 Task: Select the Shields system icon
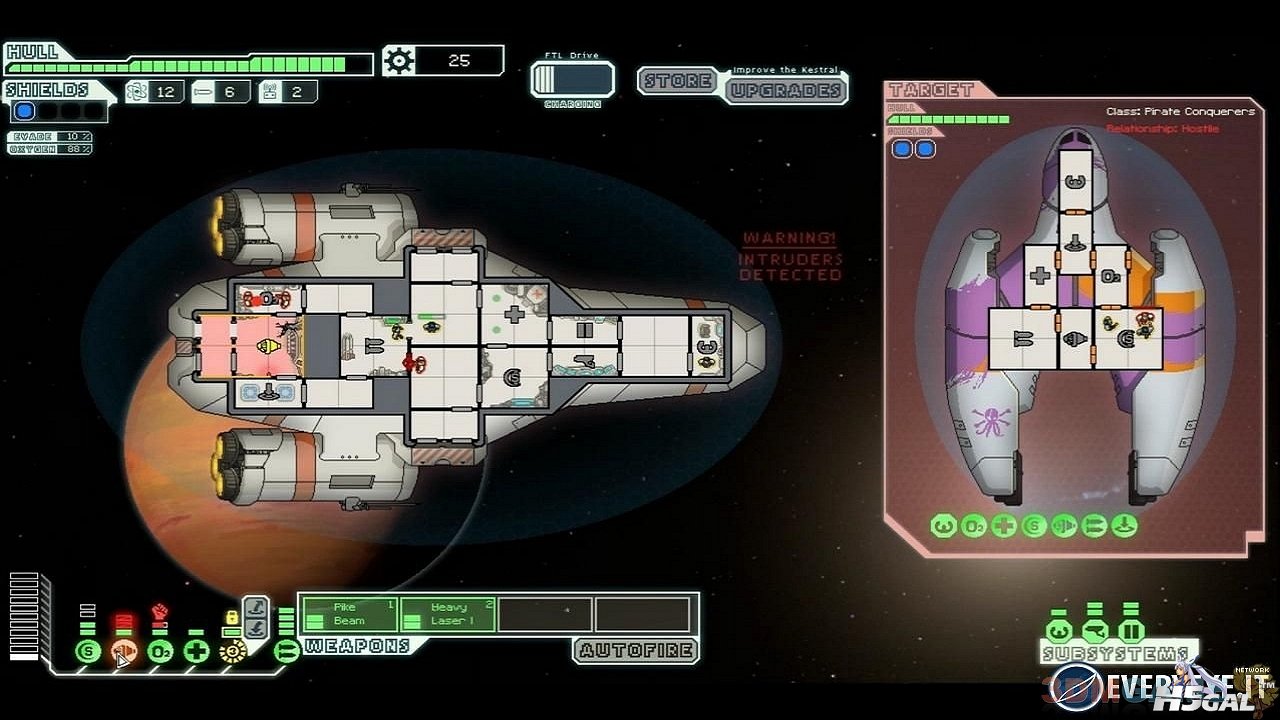coord(88,652)
